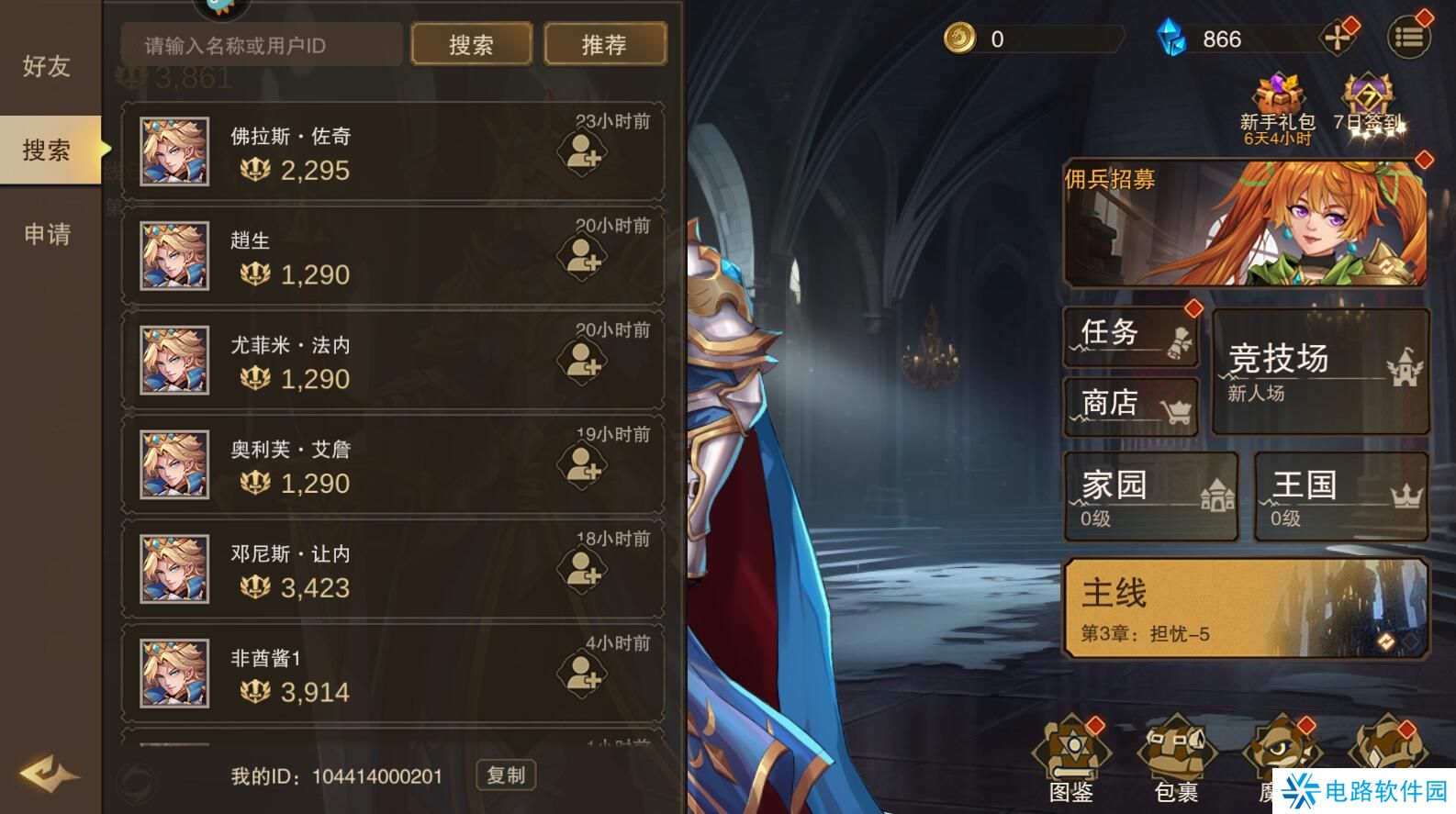This screenshot has height=814, width=1456.
Task: Click the 搜索 search button
Action: pos(472,43)
